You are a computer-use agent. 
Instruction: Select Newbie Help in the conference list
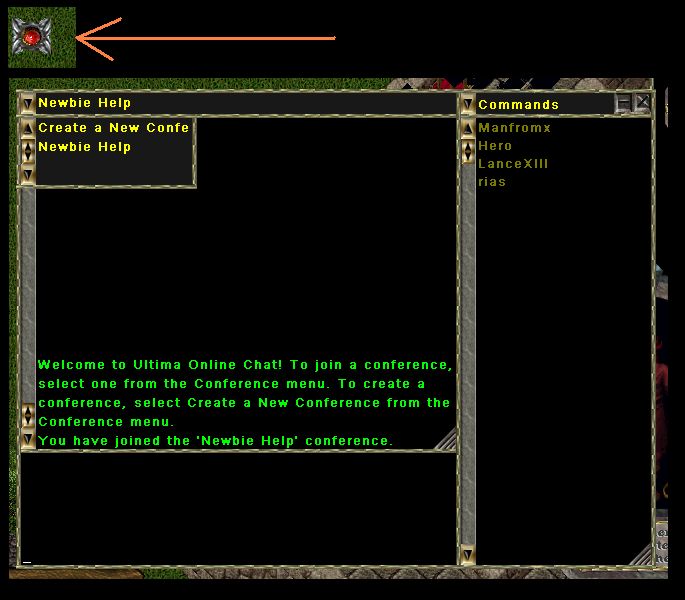click(x=85, y=147)
